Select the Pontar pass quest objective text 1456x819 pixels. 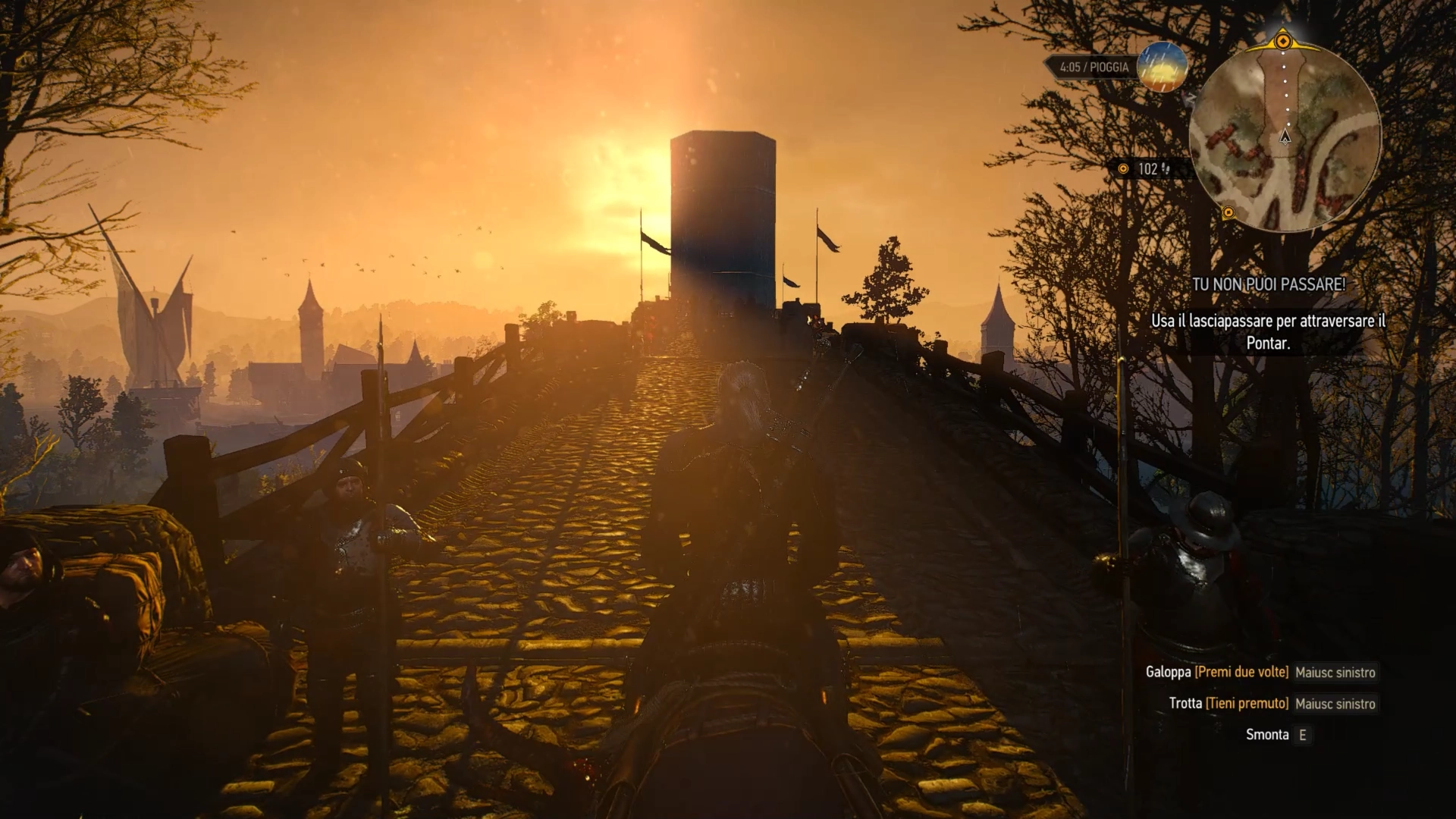point(1268,331)
